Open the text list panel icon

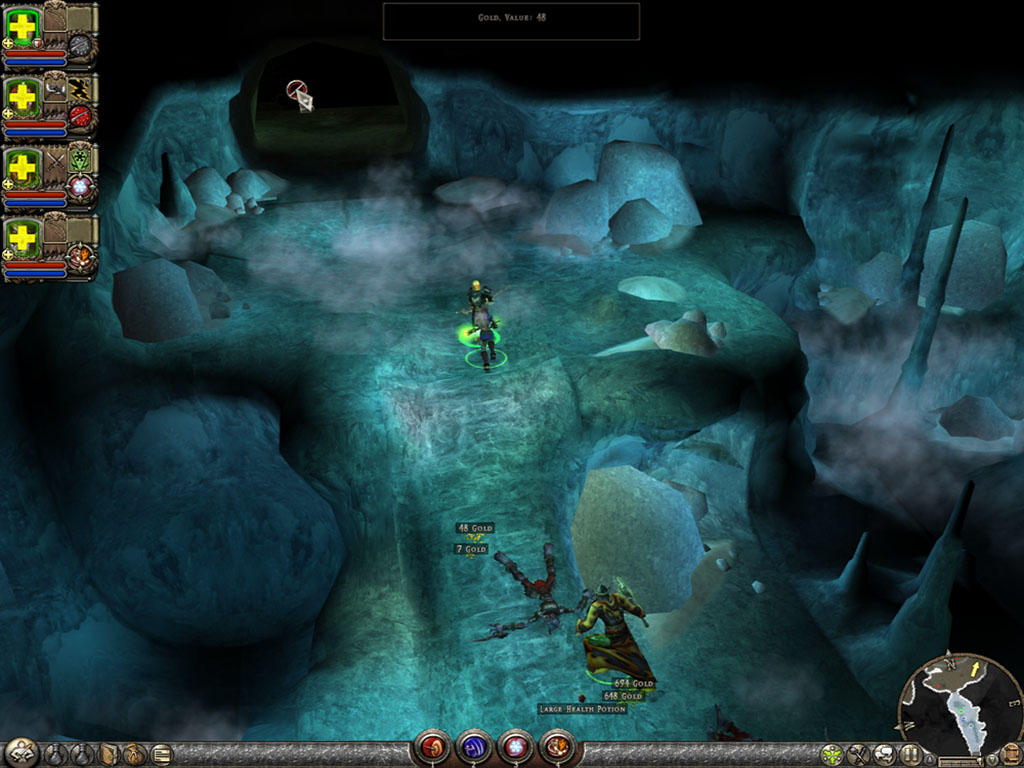161,755
